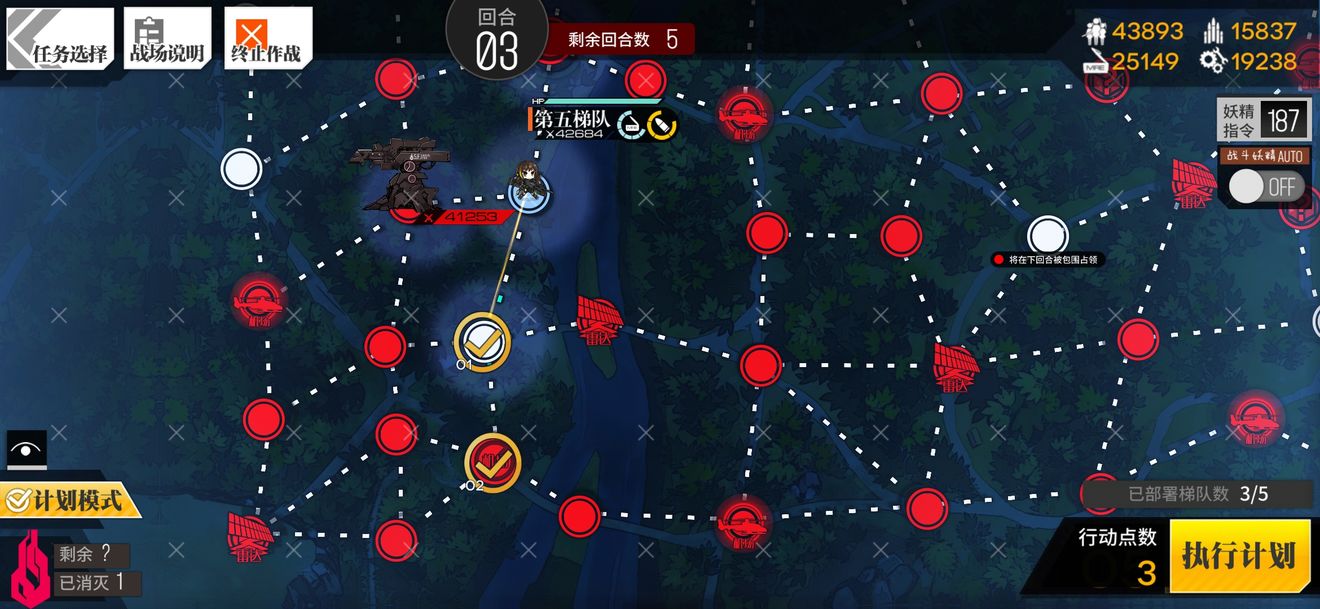Open the 战场说明 battlefield info
Image resolution: width=1320 pixels, height=609 pixels.
[167, 39]
